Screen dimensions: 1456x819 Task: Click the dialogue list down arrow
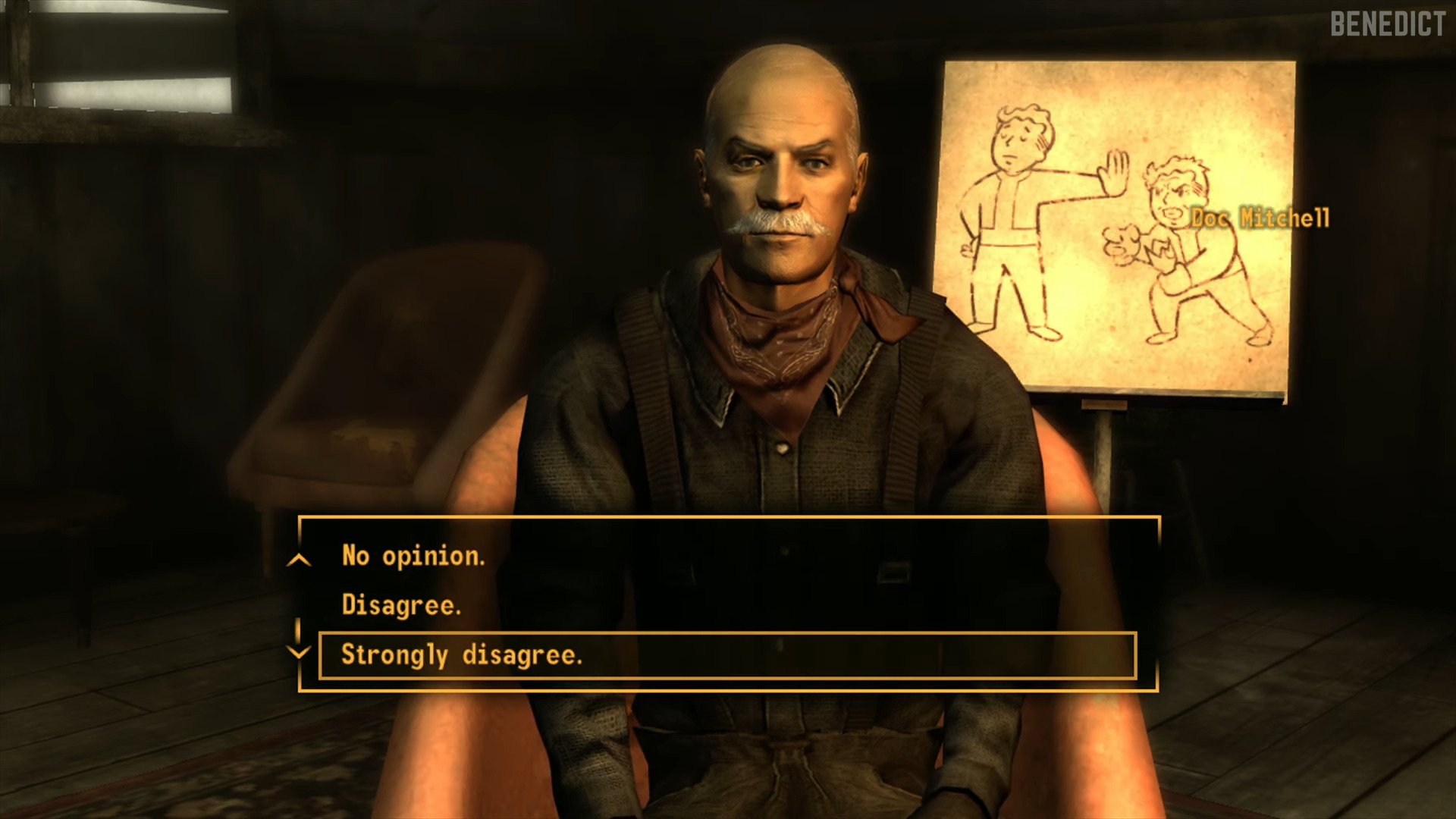[x=300, y=651]
